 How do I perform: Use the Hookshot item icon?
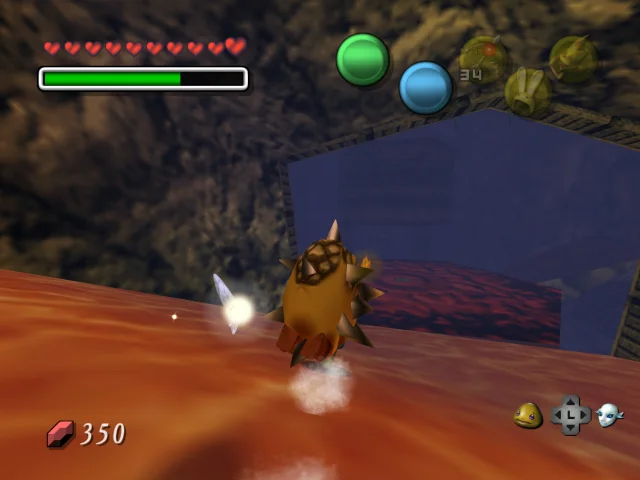[573, 58]
